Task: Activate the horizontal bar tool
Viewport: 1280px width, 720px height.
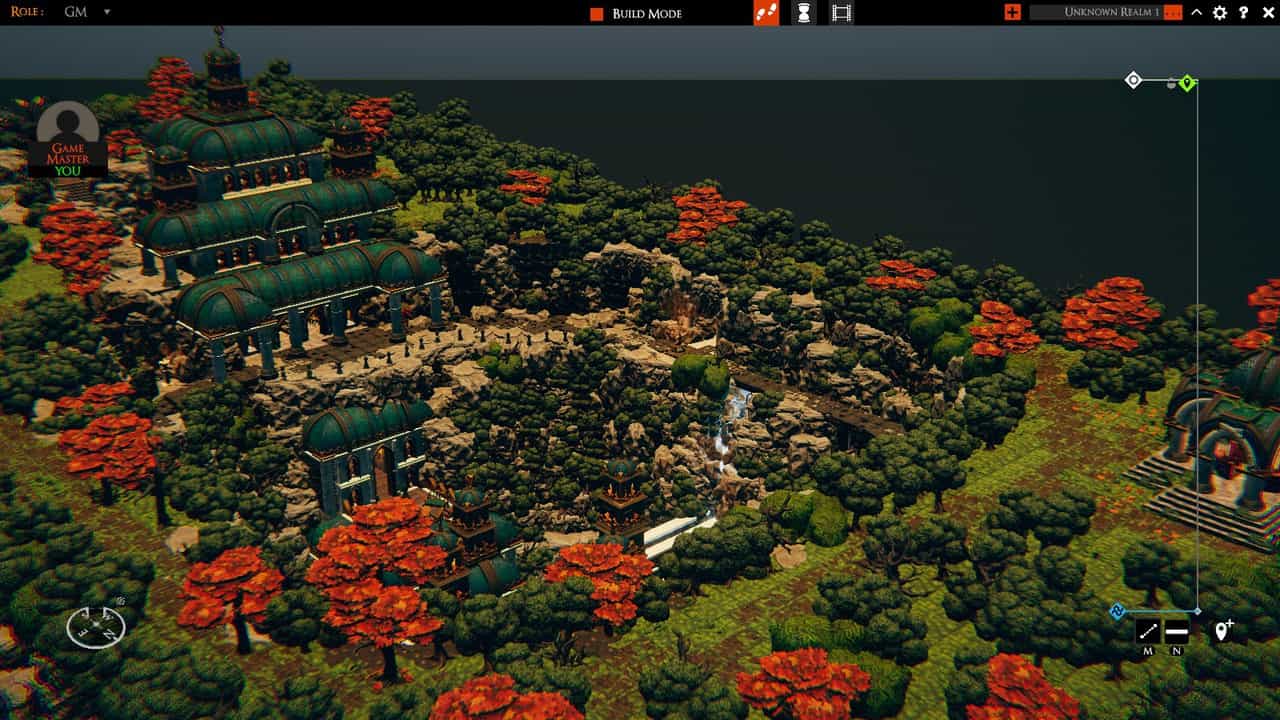Action: coord(1176,631)
